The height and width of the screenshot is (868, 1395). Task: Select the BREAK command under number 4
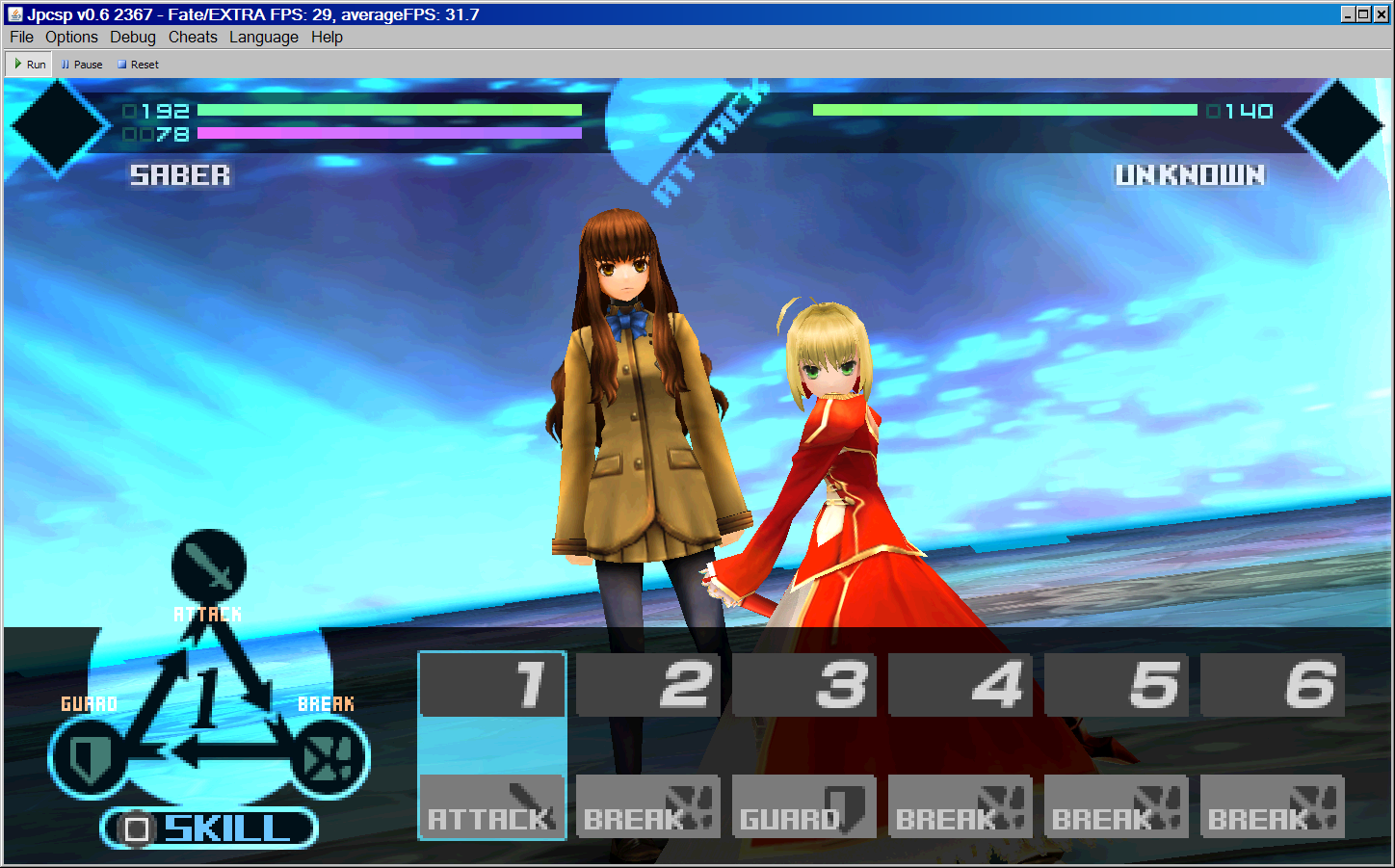[x=960, y=806]
